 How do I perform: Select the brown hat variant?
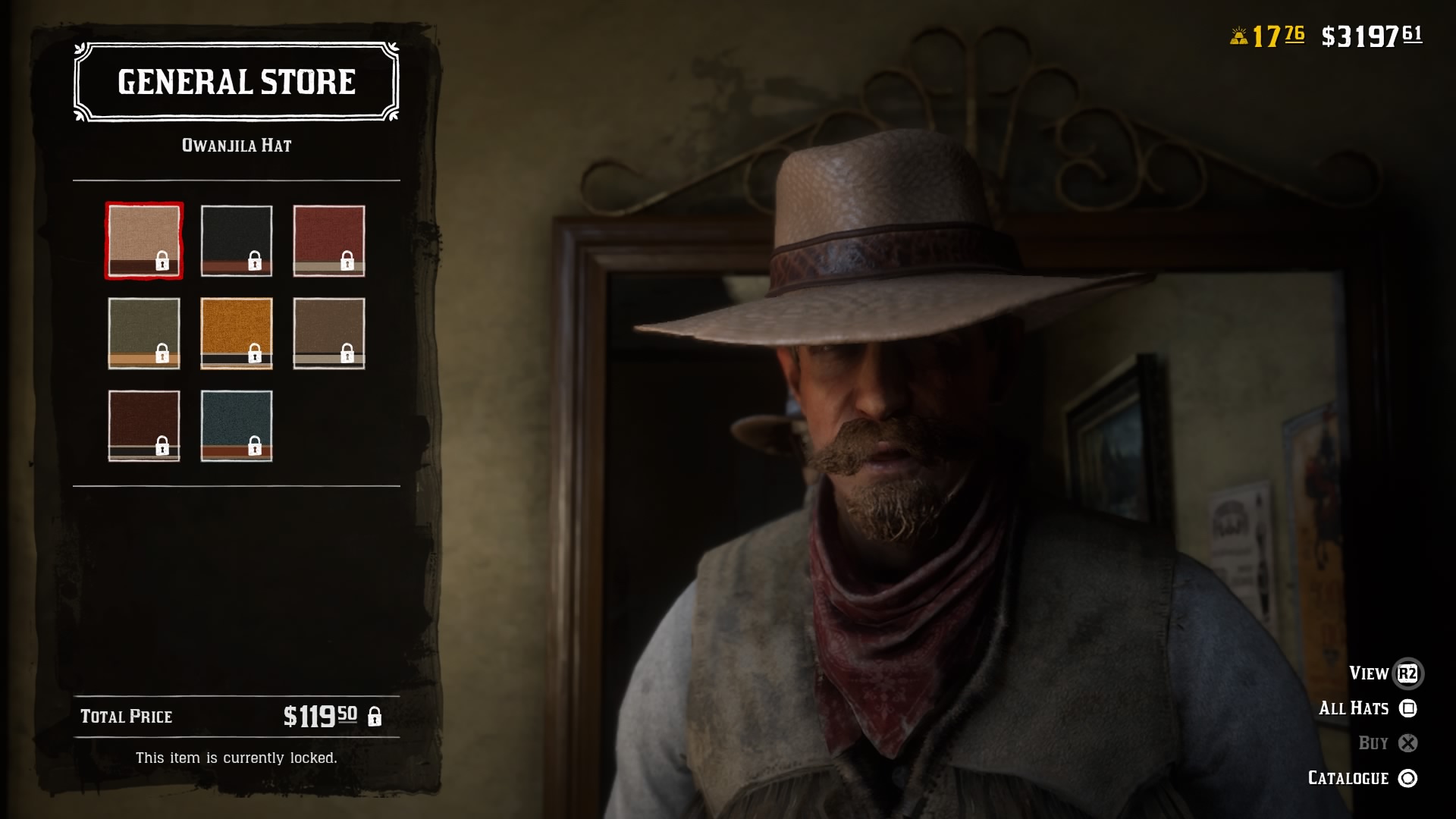pos(329,332)
